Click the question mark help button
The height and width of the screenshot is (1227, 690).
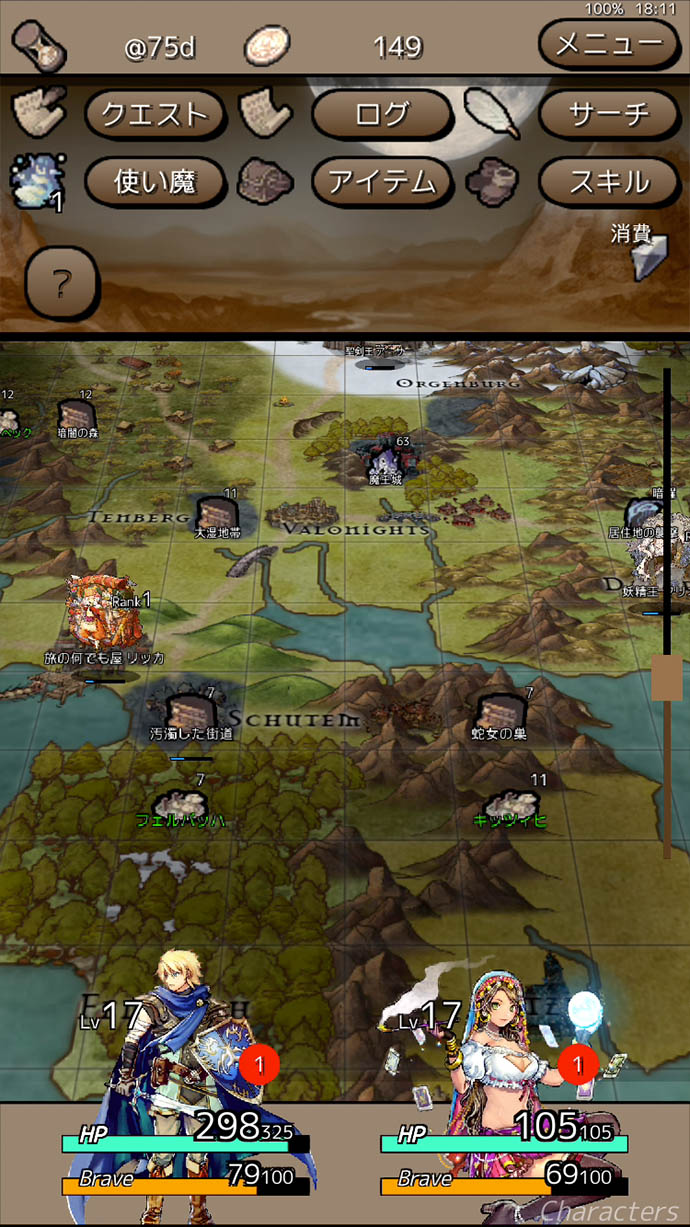(61, 285)
